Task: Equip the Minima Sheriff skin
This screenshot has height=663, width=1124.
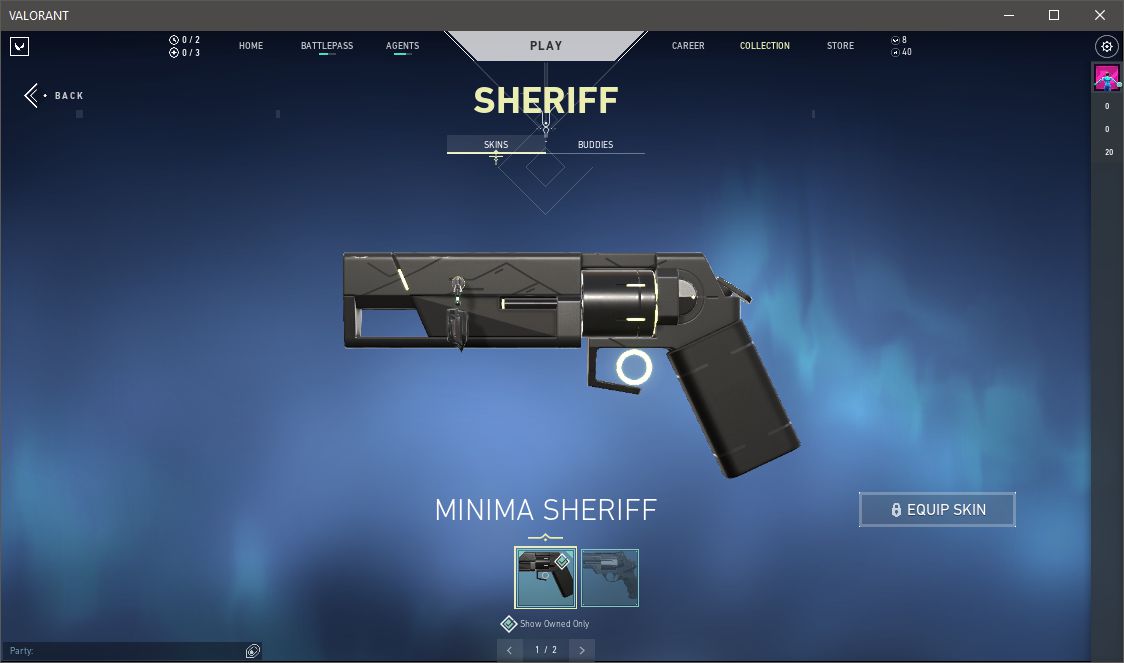Action: pos(937,510)
